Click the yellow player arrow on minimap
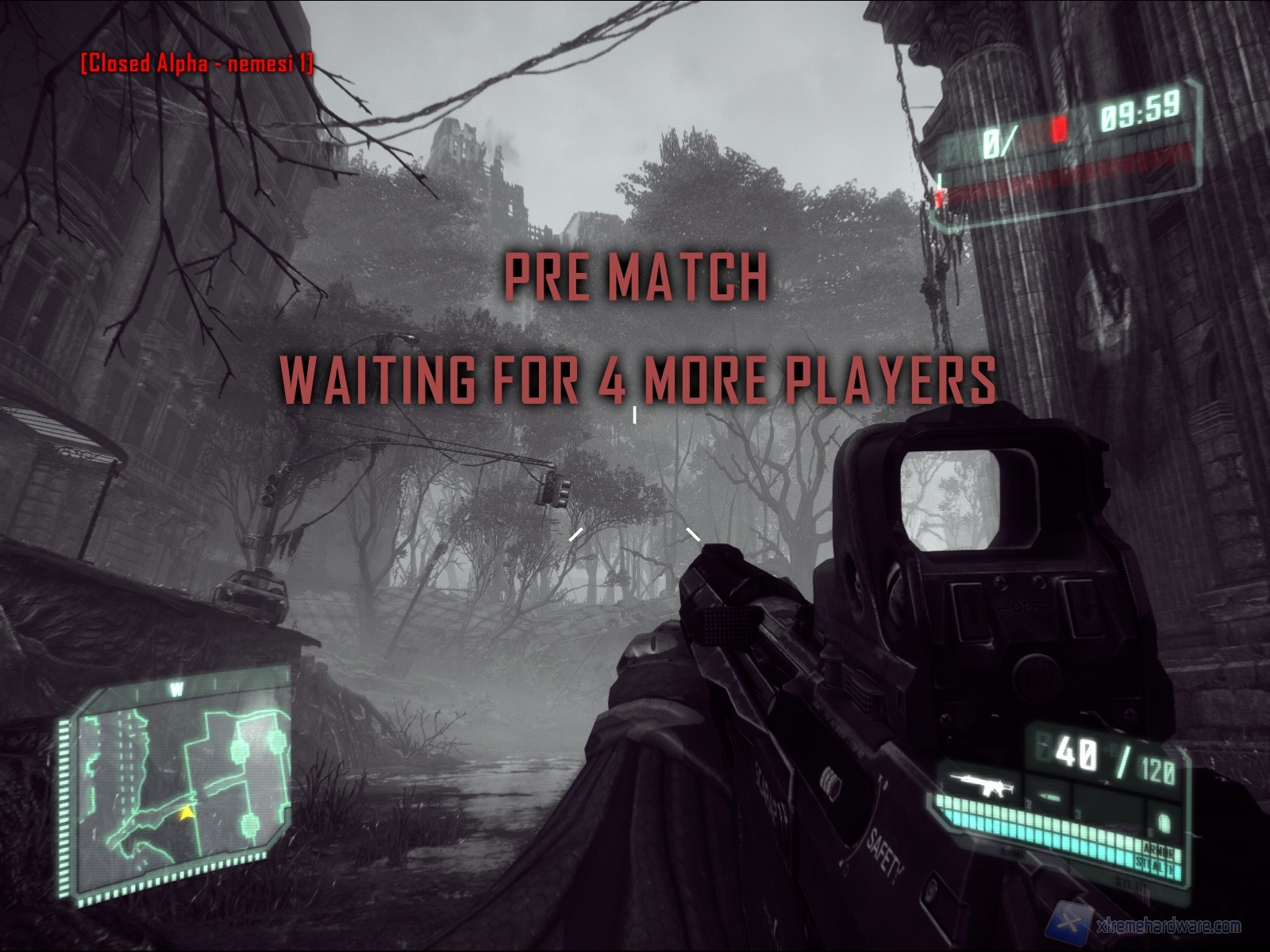Image resolution: width=1270 pixels, height=952 pixels. (x=186, y=812)
